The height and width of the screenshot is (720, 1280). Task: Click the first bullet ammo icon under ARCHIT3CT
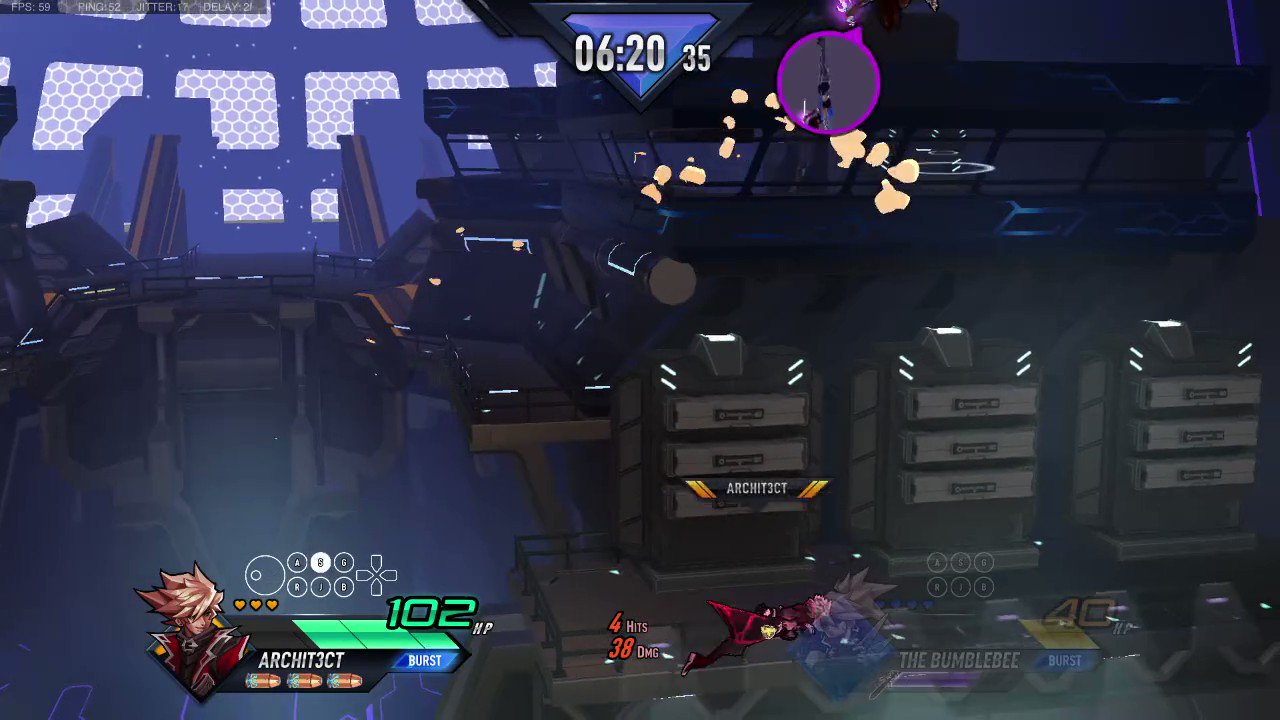point(263,679)
